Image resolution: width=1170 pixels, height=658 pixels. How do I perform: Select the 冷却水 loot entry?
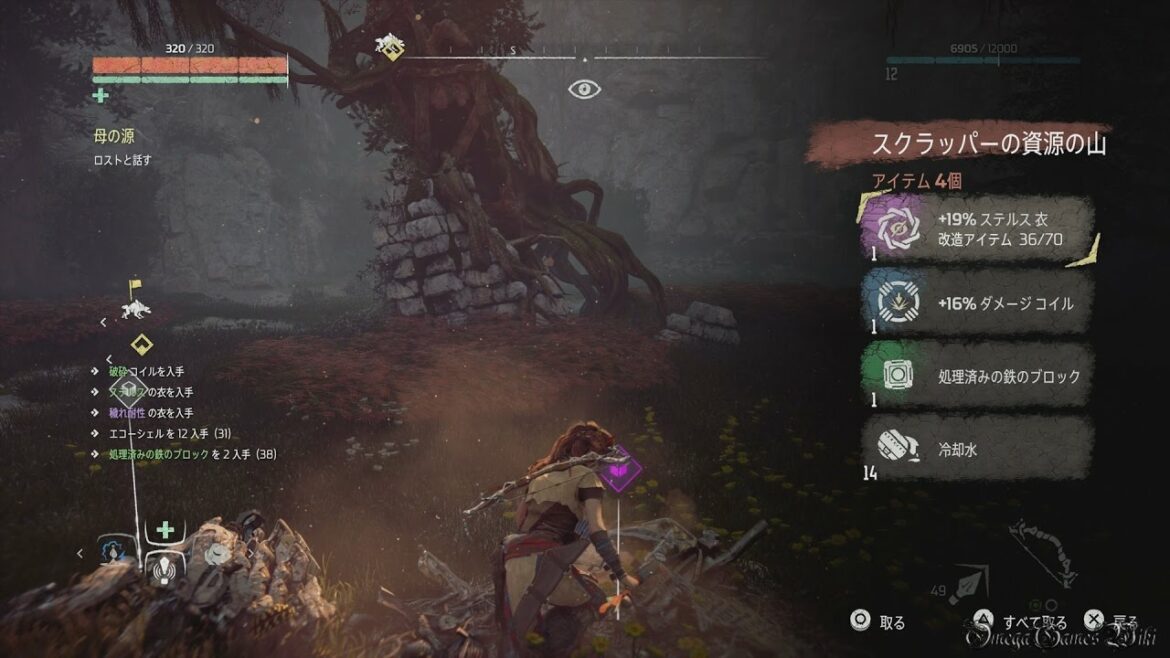(x=975, y=450)
